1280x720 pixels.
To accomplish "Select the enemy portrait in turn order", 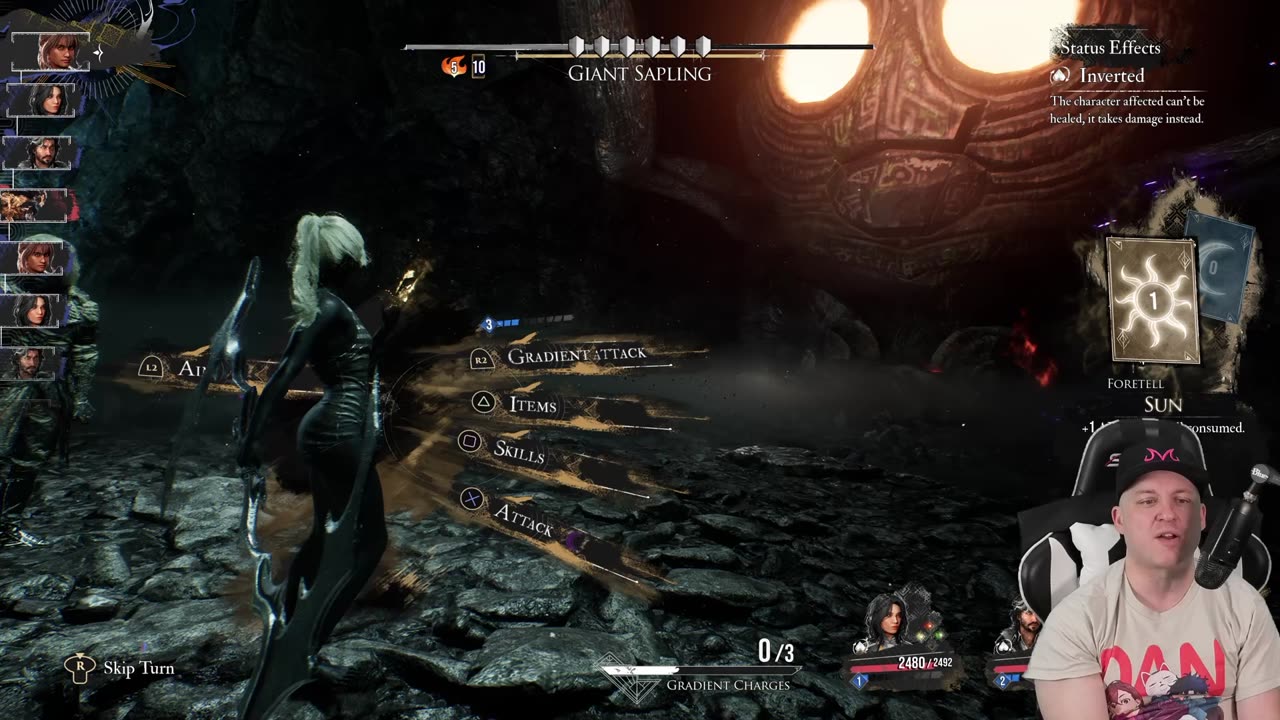I will (38, 206).
